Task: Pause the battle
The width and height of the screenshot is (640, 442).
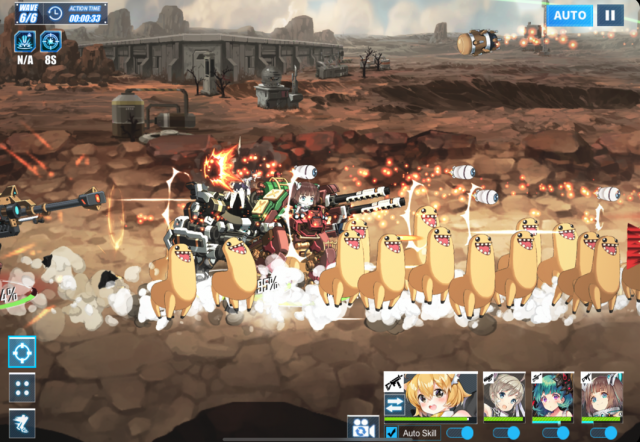Action: (x=609, y=15)
